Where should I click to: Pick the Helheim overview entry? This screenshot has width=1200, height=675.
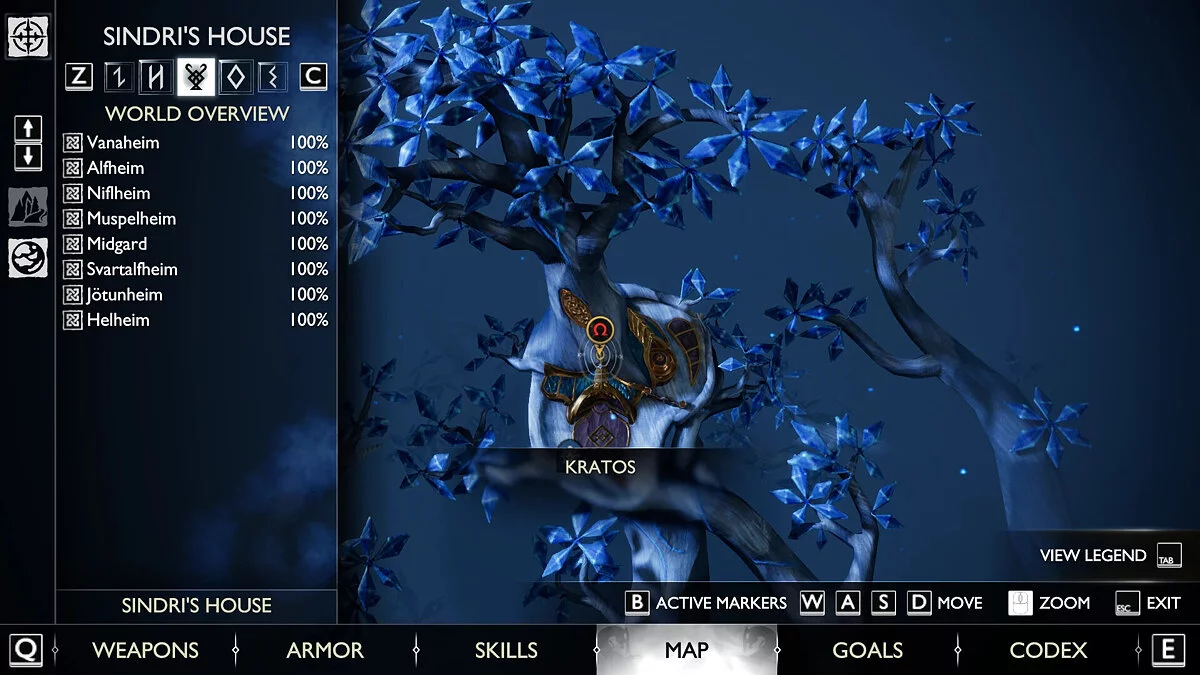pyautogui.click(x=118, y=320)
